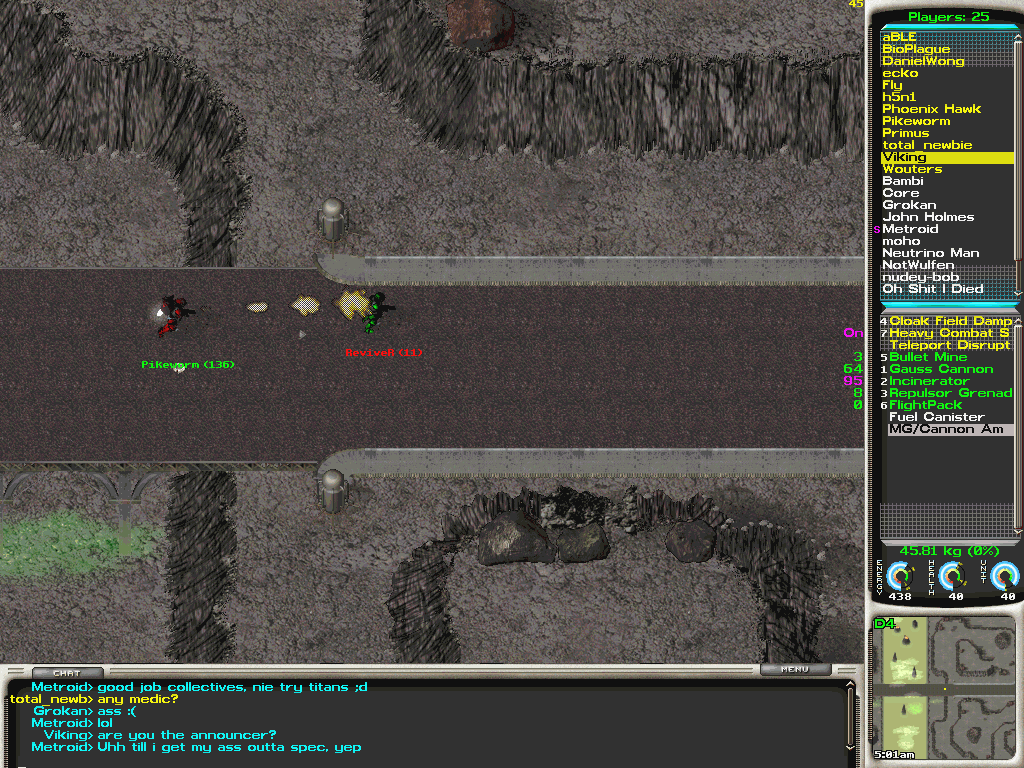
Task: Select the Cloak Field Dampener entry
Action: [950, 321]
